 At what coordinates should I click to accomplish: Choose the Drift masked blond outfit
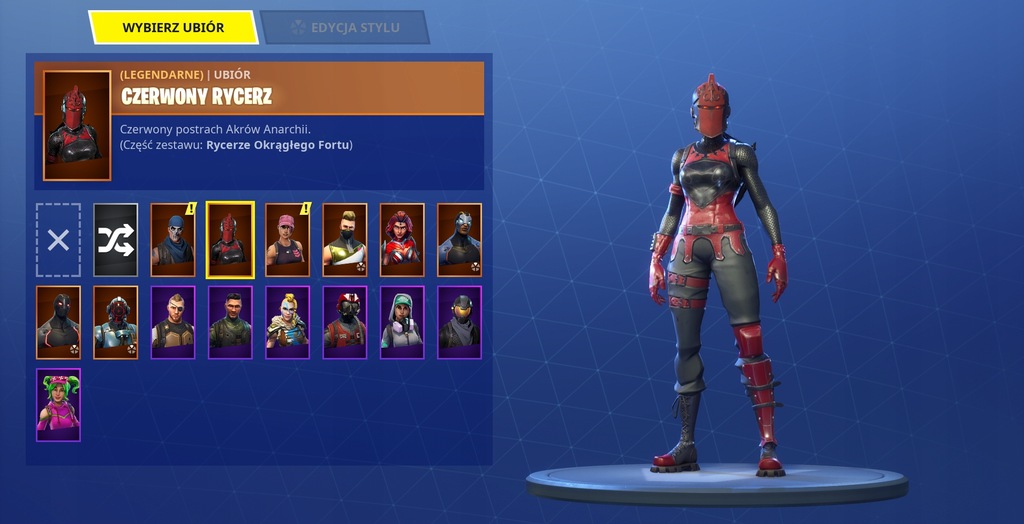tap(345, 240)
